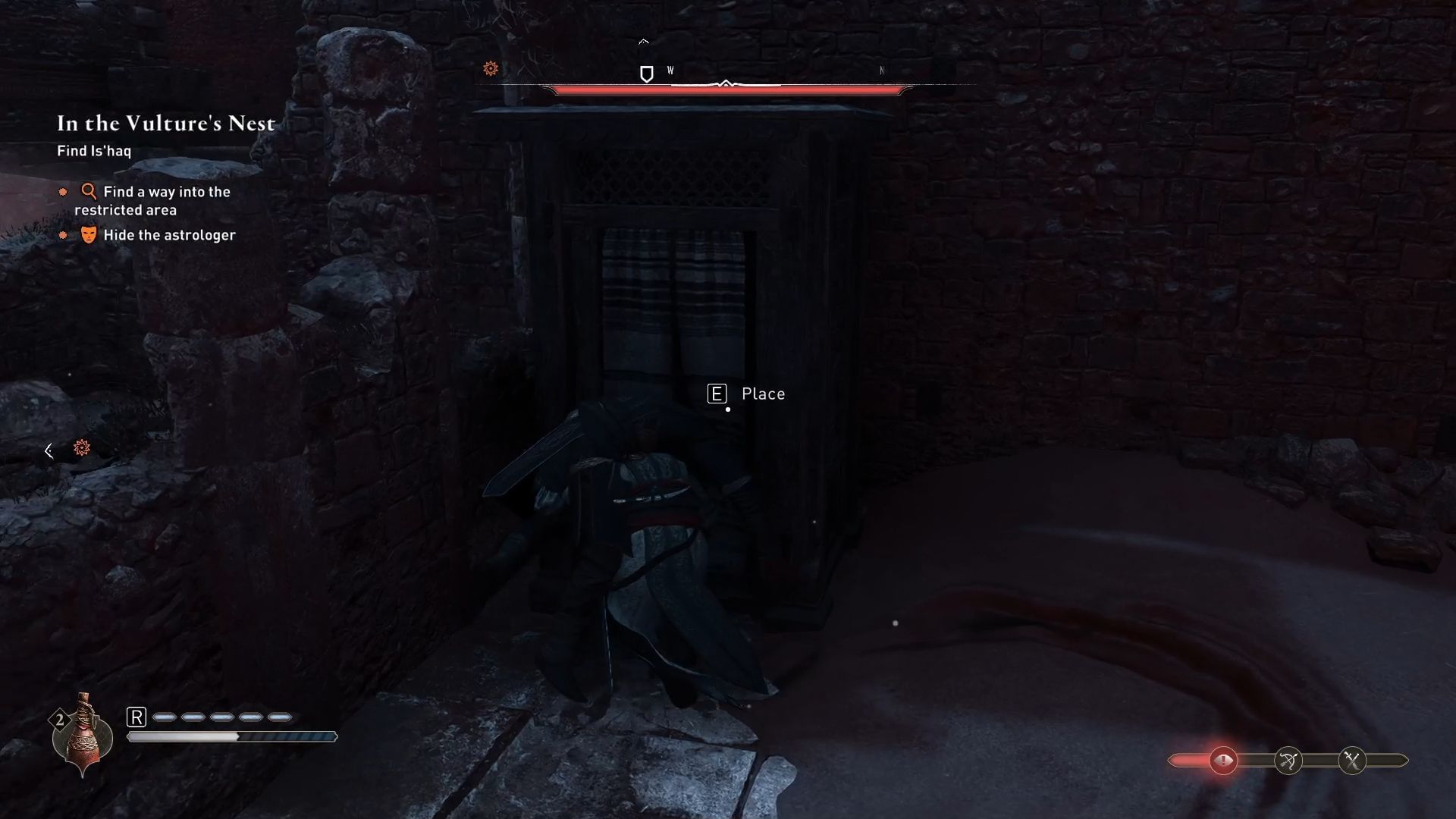Click the shield marker on the compass

point(646,74)
